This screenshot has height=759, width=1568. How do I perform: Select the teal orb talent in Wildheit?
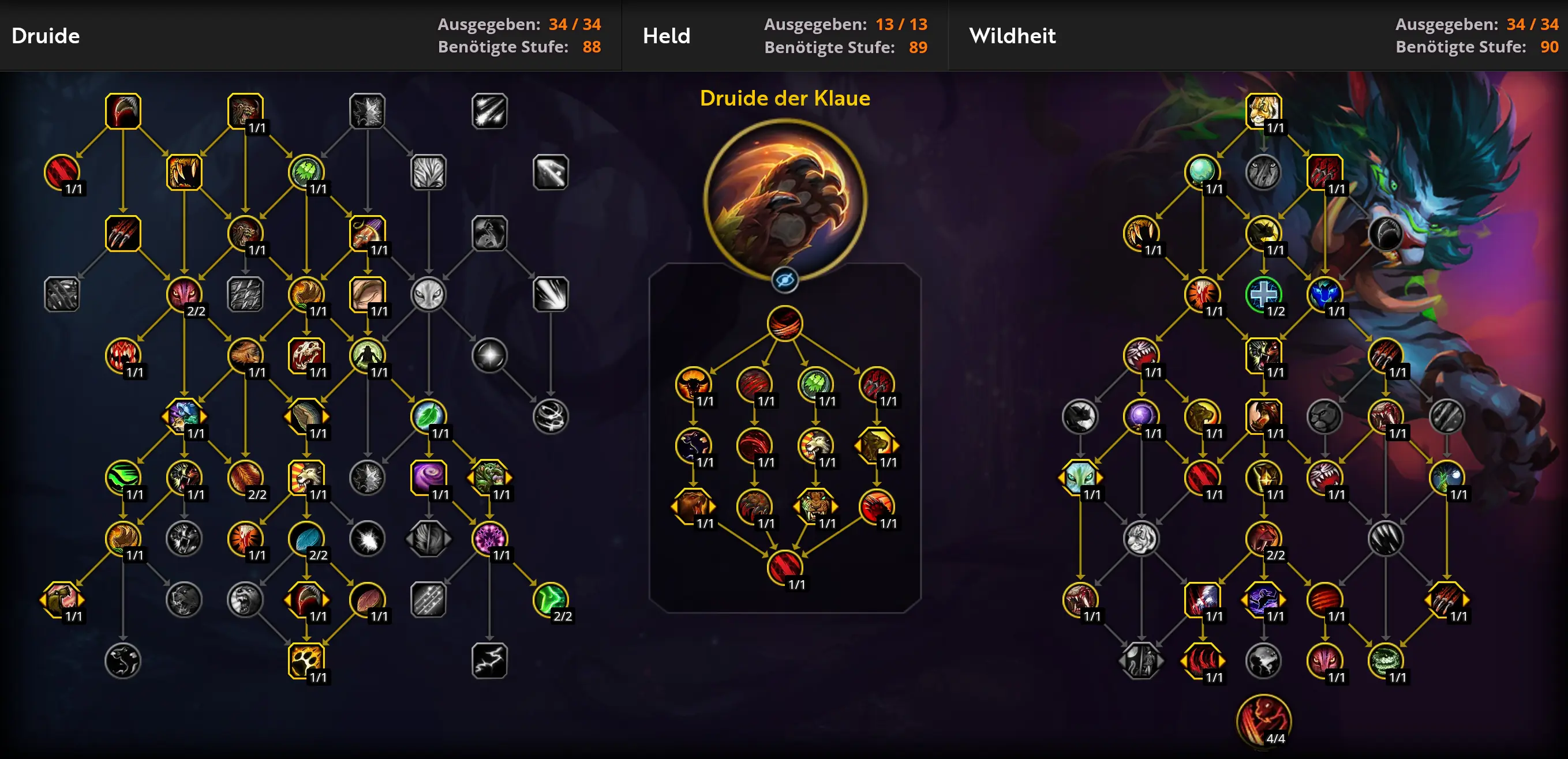pyautogui.click(x=1202, y=172)
